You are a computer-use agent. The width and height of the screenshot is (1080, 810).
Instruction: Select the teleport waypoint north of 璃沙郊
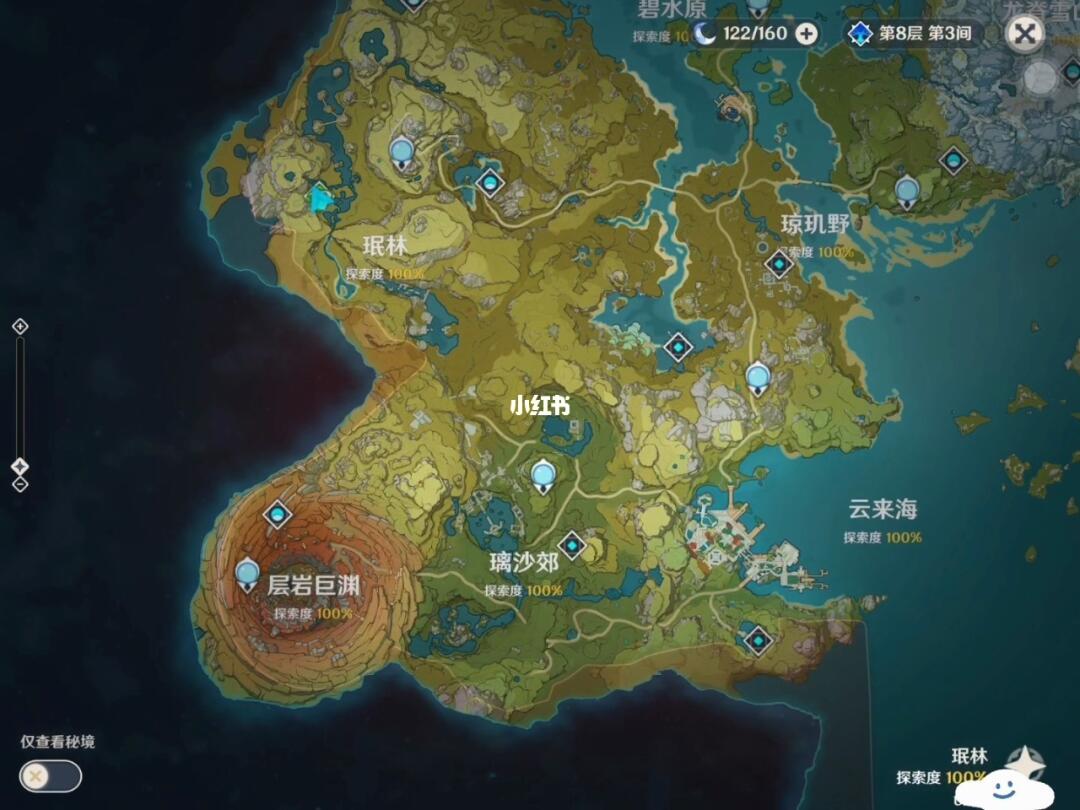pos(543,473)
